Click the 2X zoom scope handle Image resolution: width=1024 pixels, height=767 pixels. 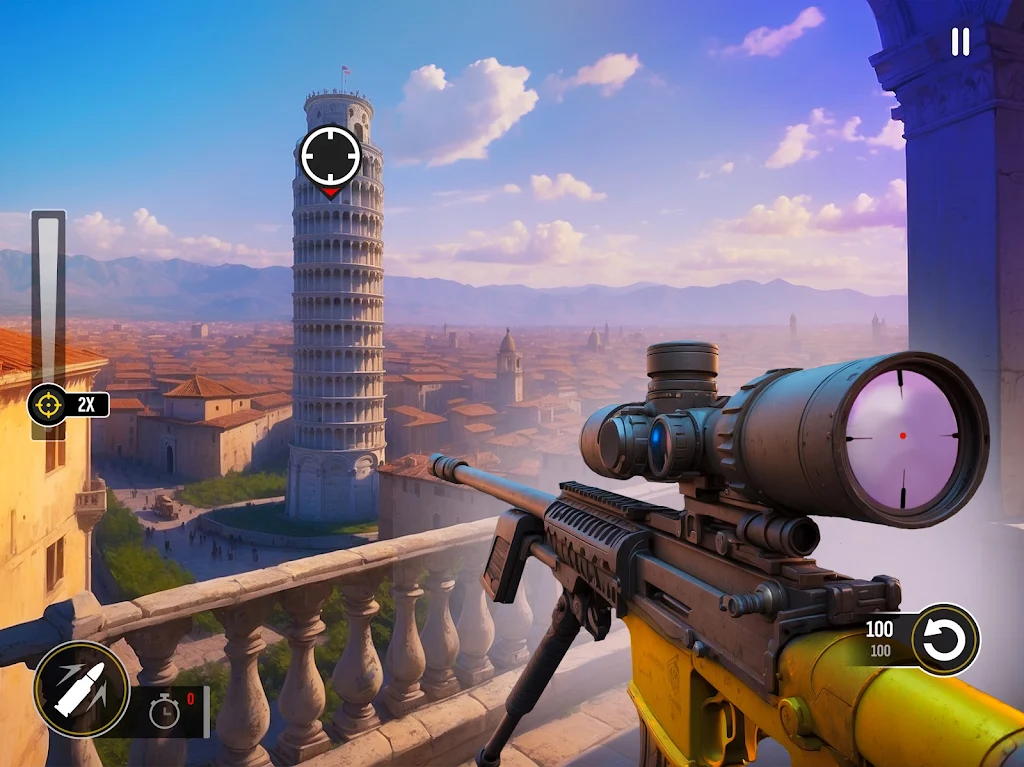(x=48, y=405)
